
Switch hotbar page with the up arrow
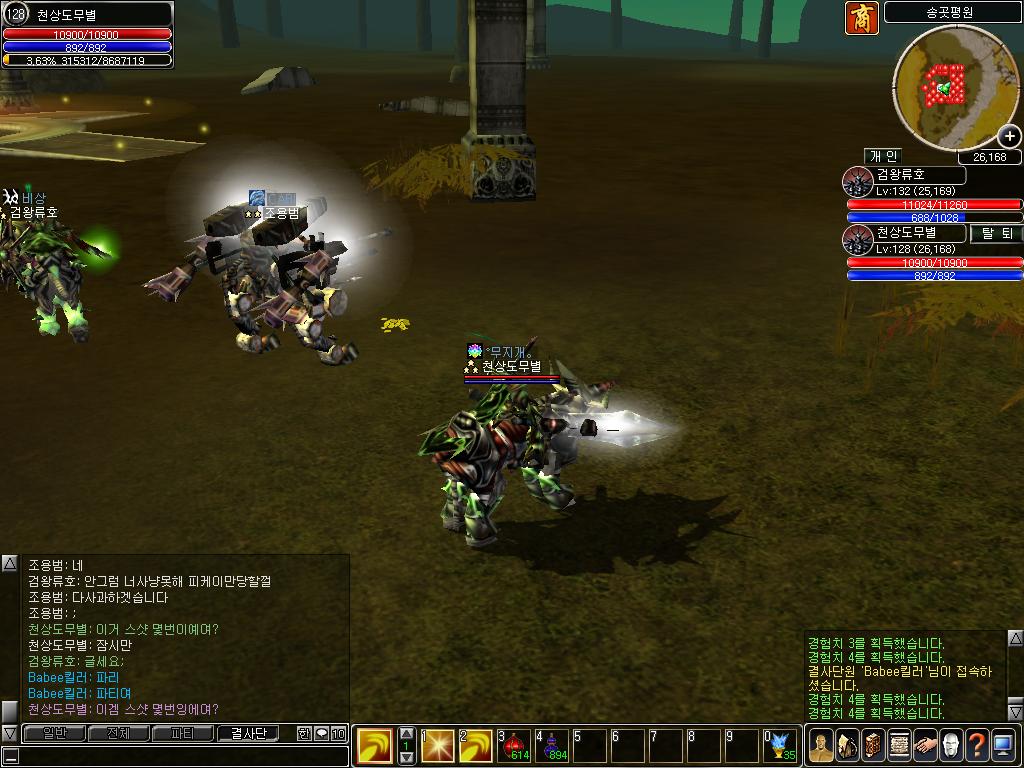(406, 733)
